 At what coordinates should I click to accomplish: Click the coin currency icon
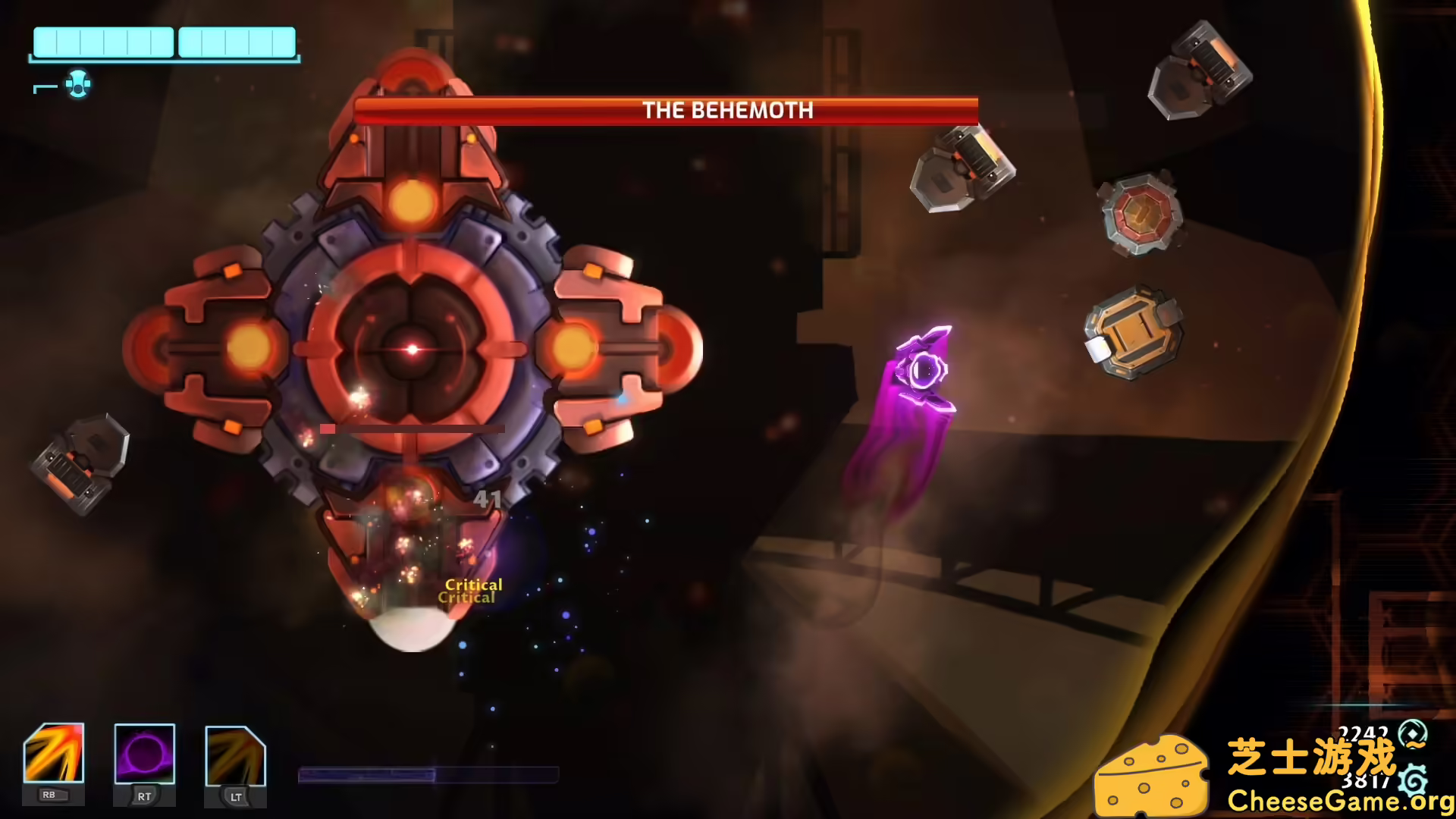1412,733
